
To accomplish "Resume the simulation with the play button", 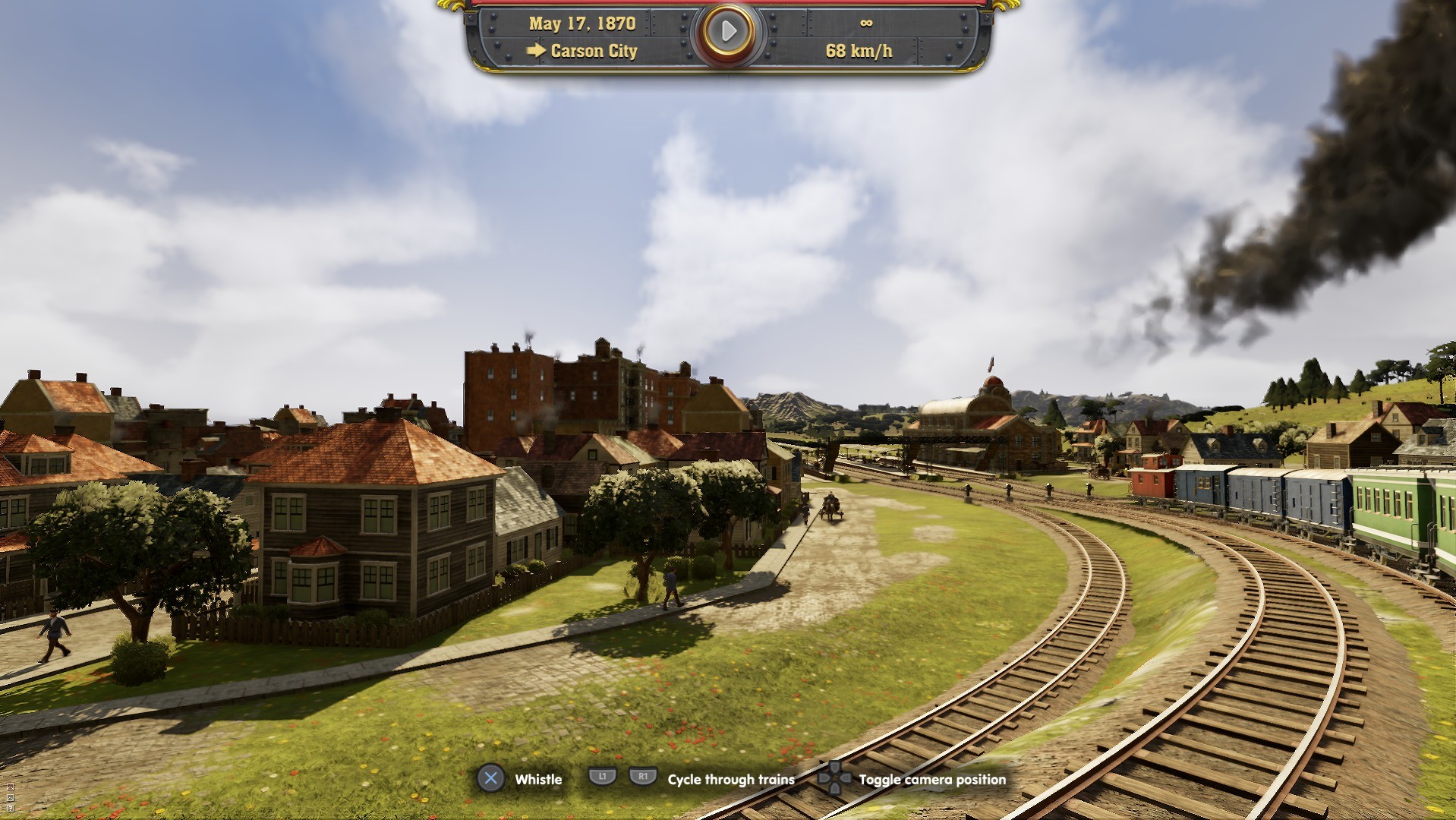I will [728, 30].
